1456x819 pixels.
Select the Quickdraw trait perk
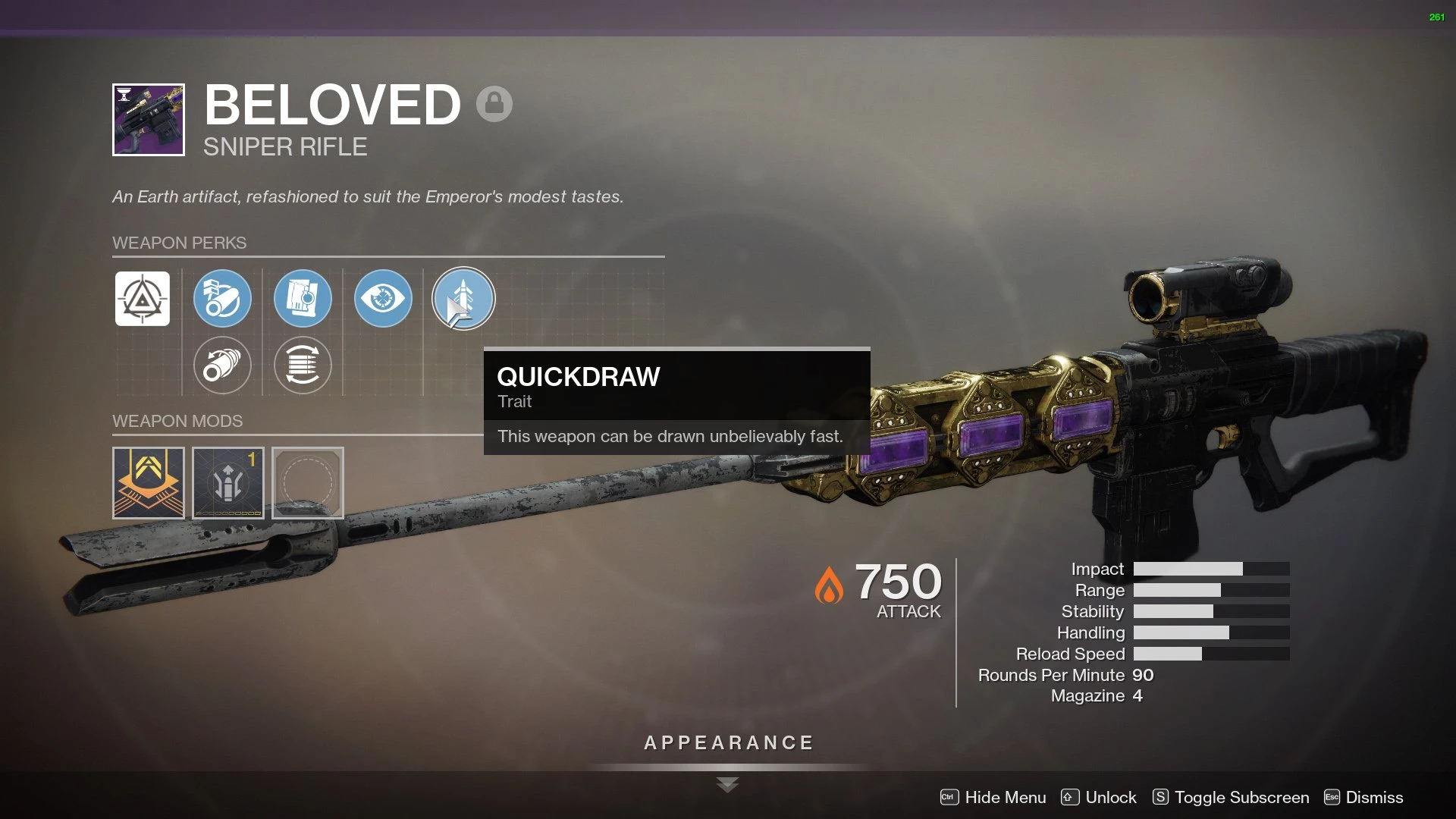tap(463, 299)
